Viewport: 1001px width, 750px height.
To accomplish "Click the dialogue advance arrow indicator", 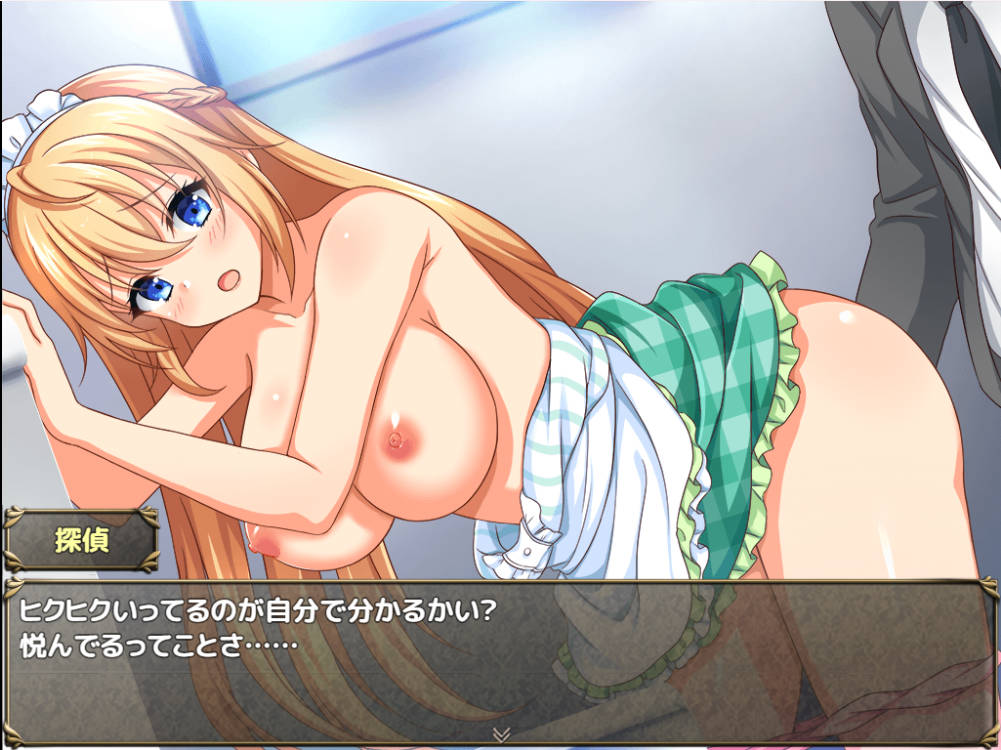I will (501, 735).
